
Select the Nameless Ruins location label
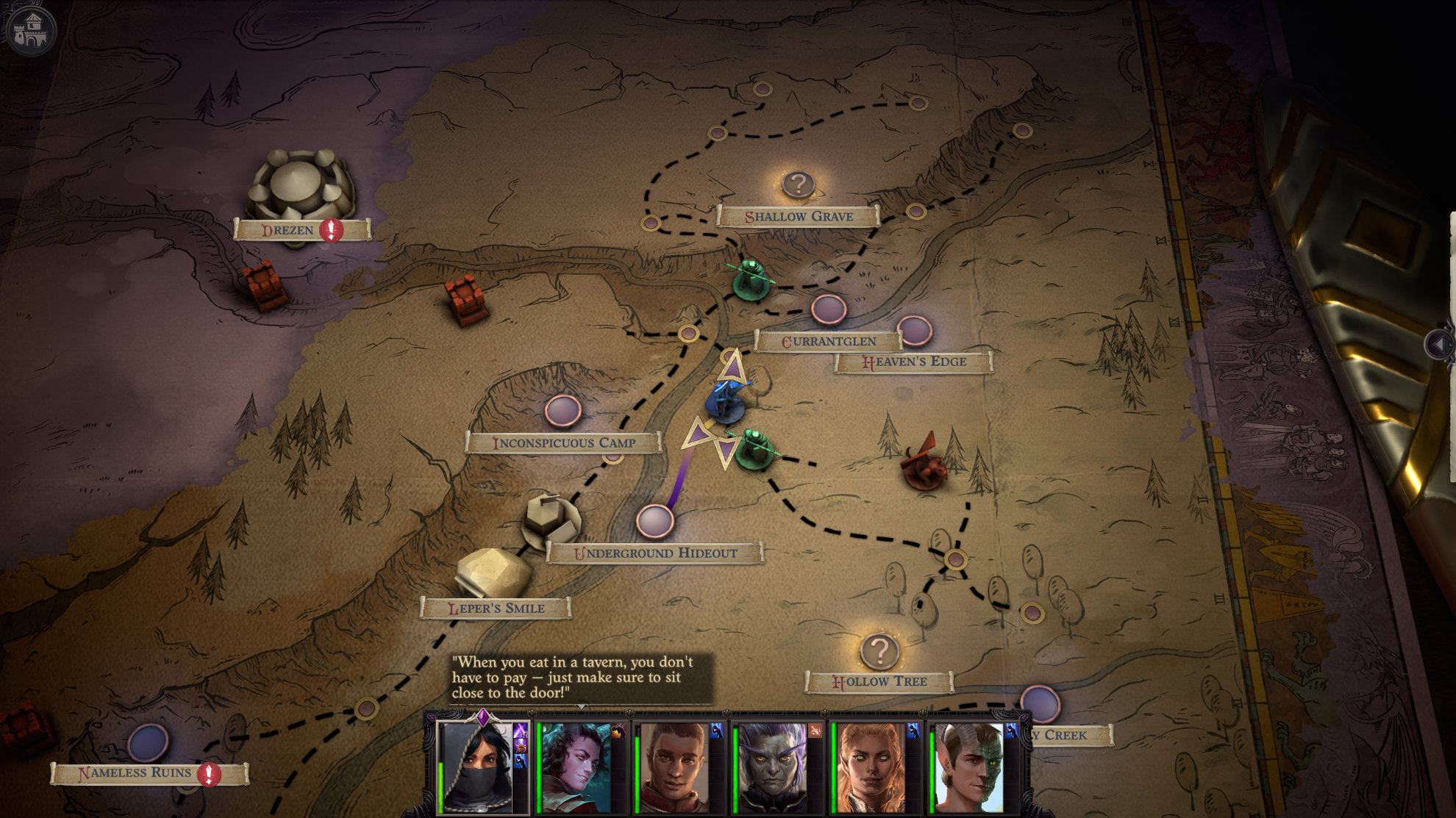point(135,773)
